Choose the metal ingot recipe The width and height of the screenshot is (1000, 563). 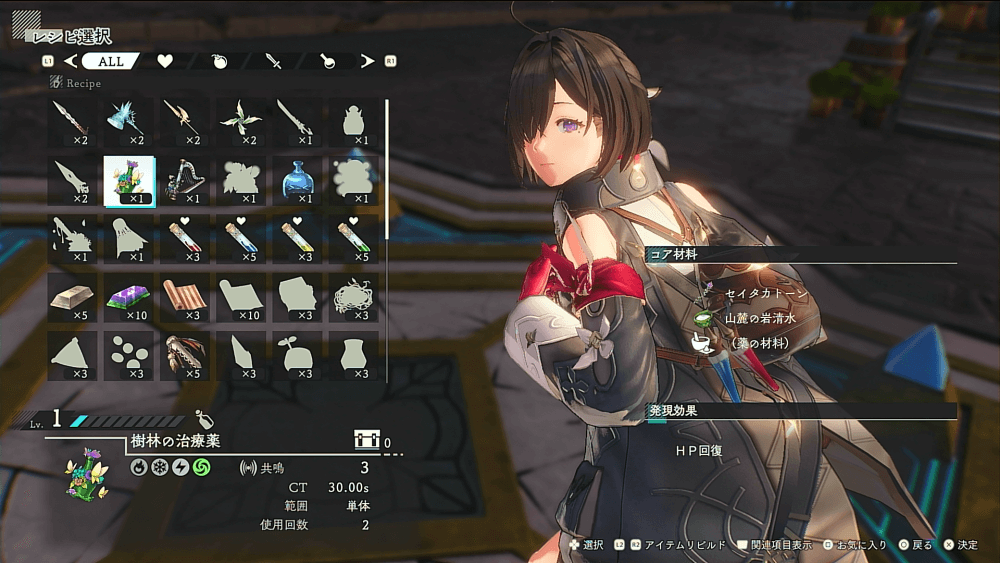[73, 297]
